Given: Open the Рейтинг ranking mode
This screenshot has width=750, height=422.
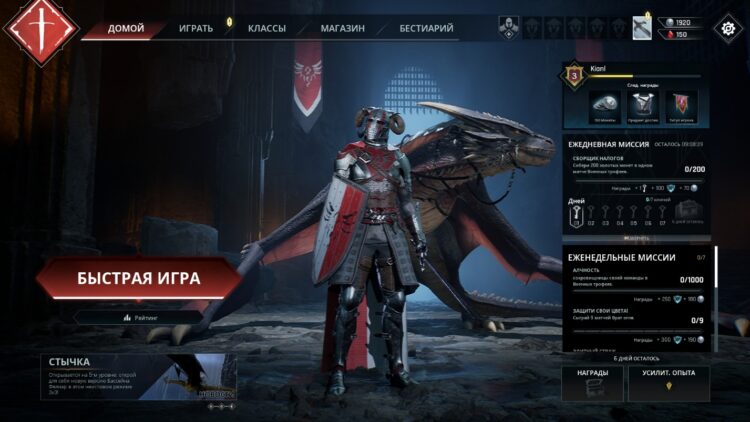Looking at the screenshot, I should (x=140, y=317).
